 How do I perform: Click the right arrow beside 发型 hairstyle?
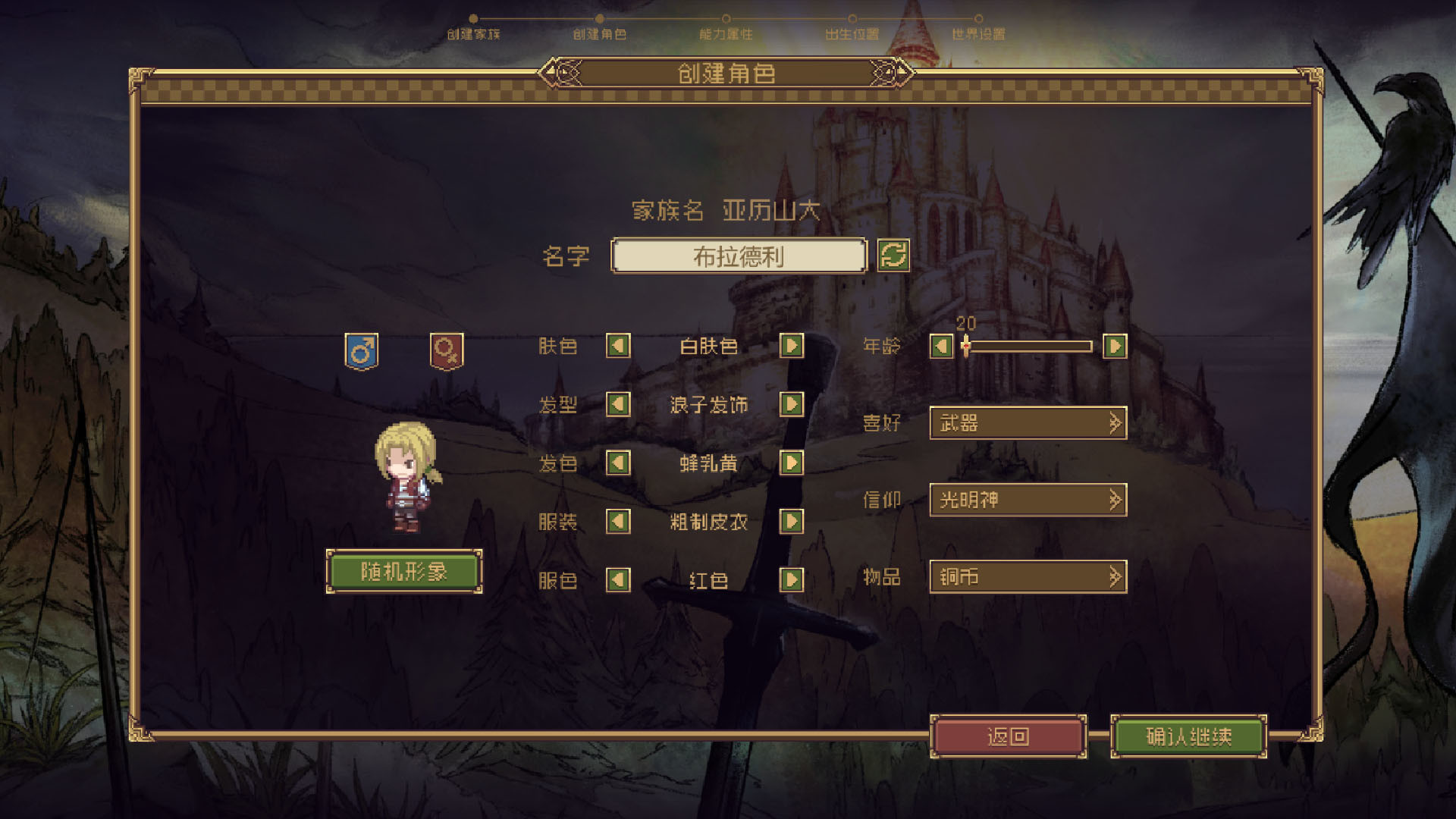(x=792, y=405)
